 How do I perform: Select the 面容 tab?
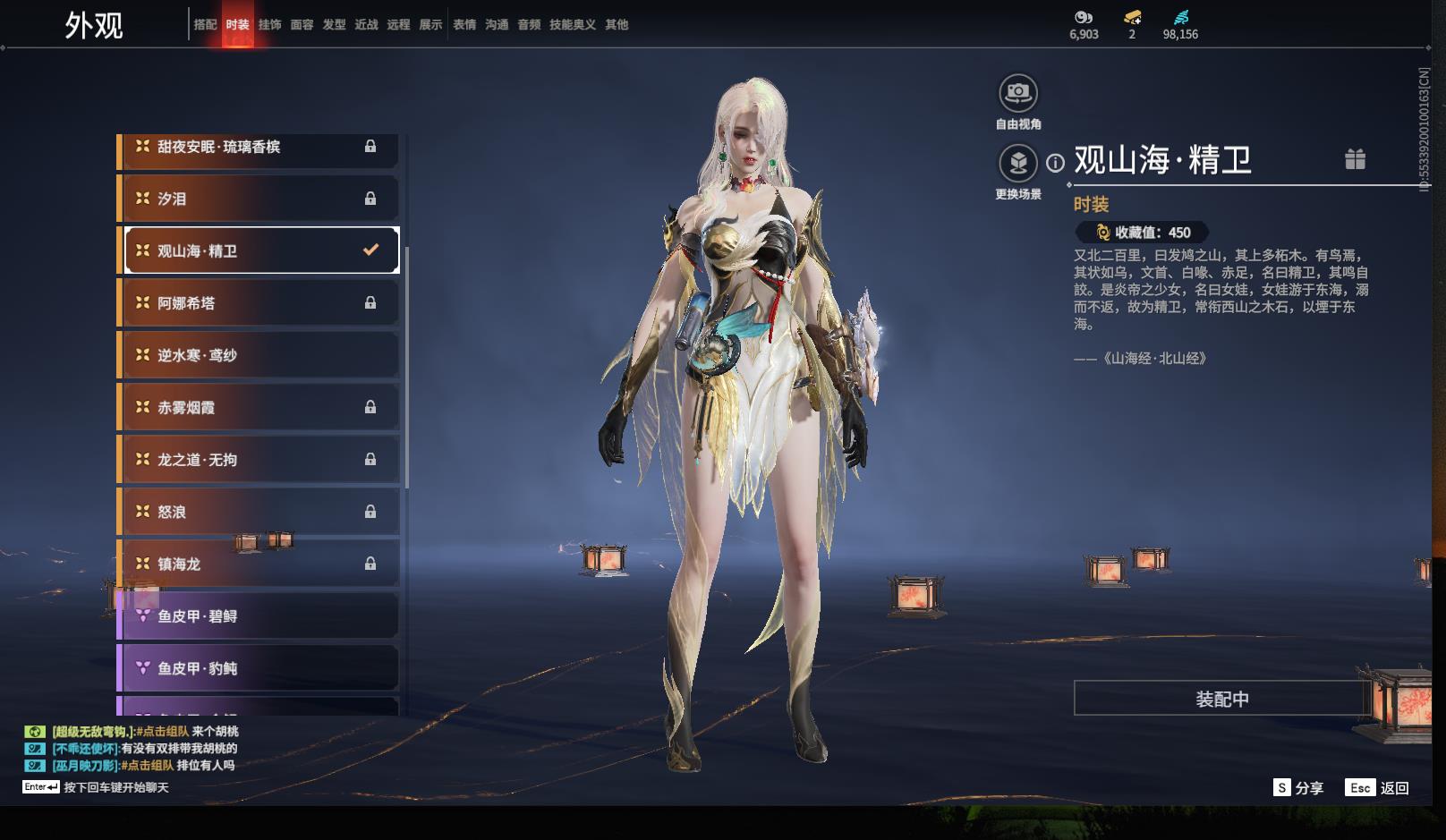(x=302, y=25)
